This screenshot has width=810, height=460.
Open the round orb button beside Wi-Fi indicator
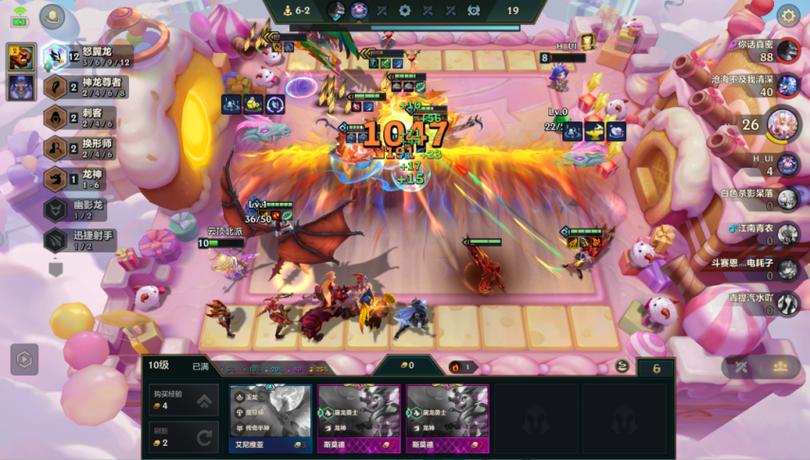click(52, 17)
